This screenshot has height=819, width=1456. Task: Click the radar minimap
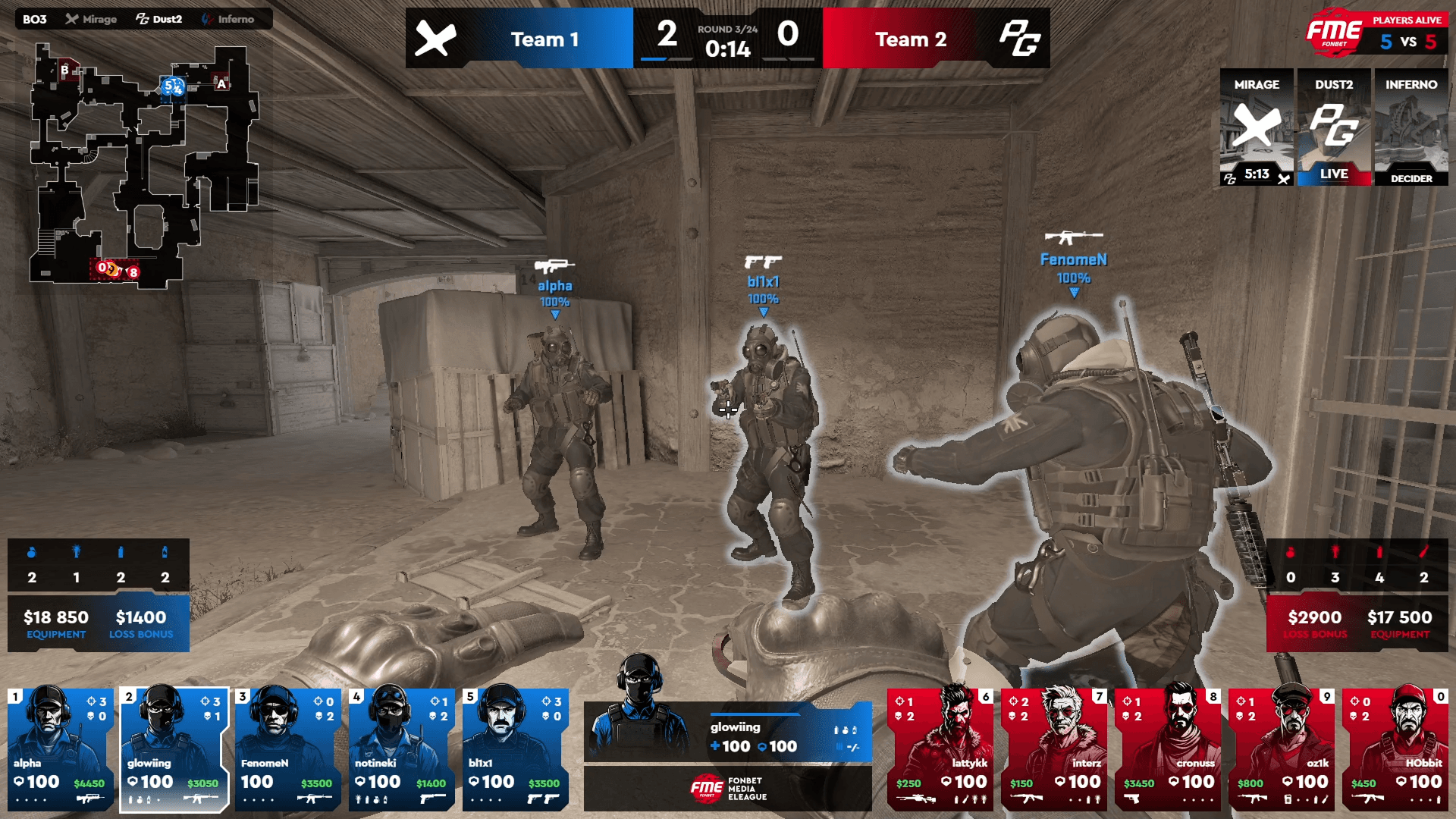pos(144,167)
